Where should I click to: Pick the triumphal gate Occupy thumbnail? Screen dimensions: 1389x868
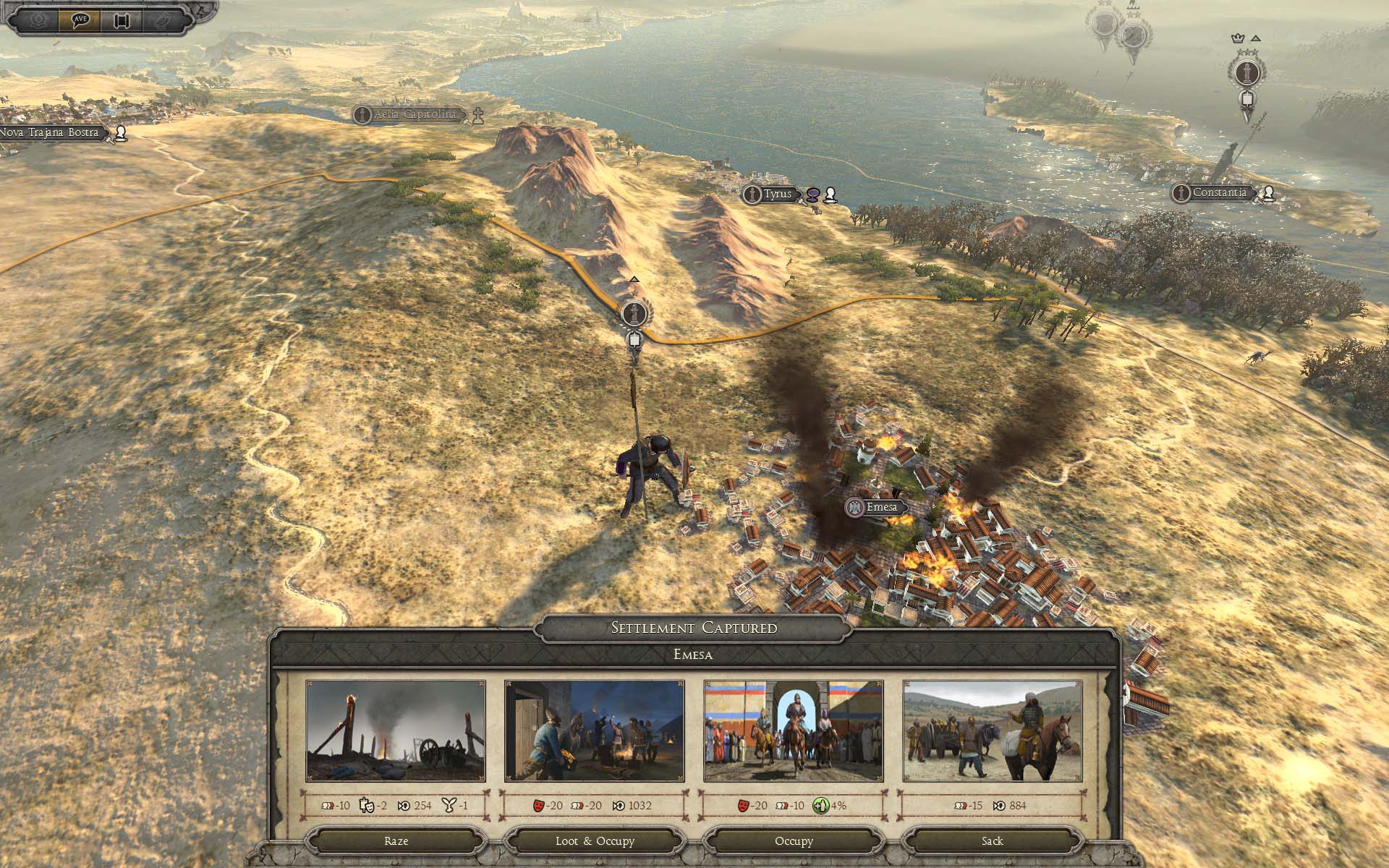click(x=794, y=731)
